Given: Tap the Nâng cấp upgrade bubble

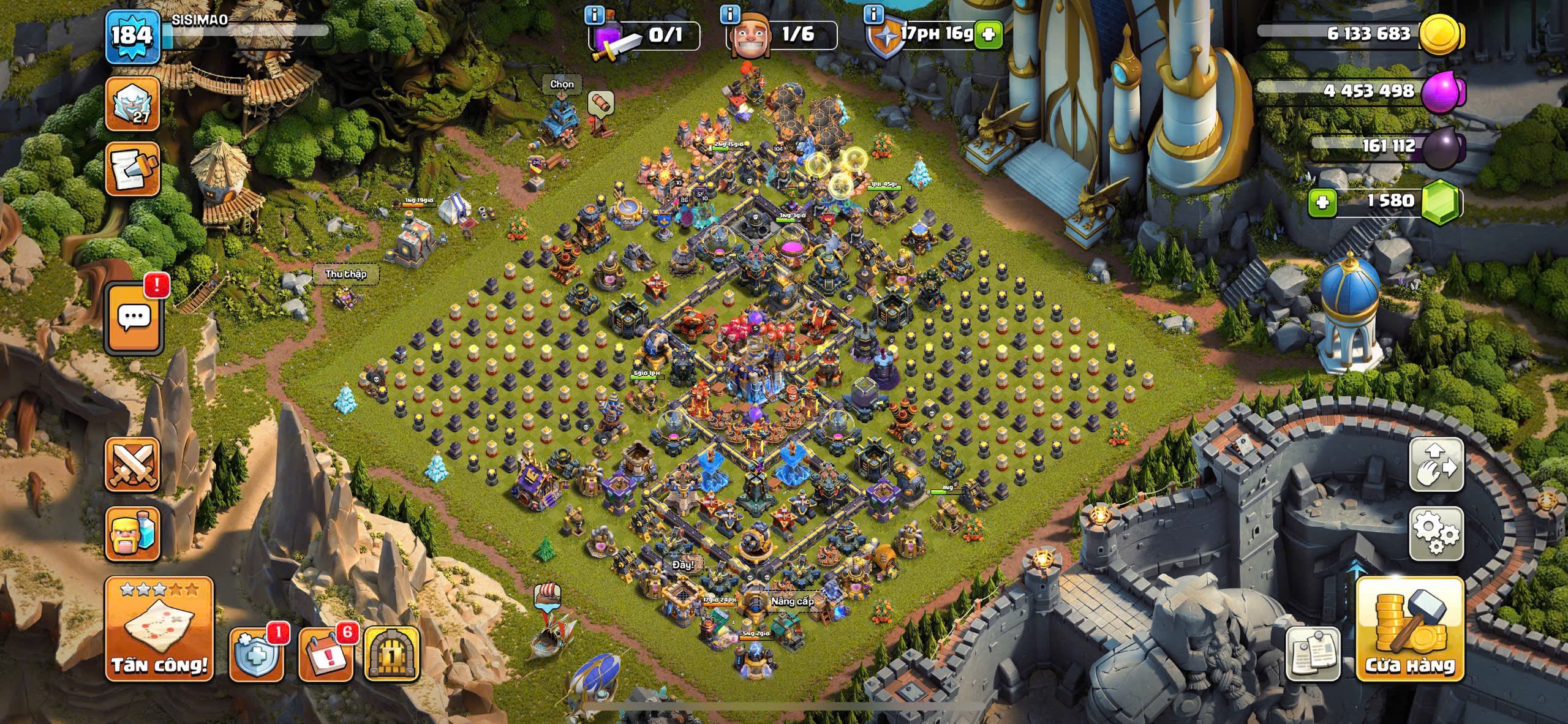Looking at the screenshot, I should click(x=792, y=601).
